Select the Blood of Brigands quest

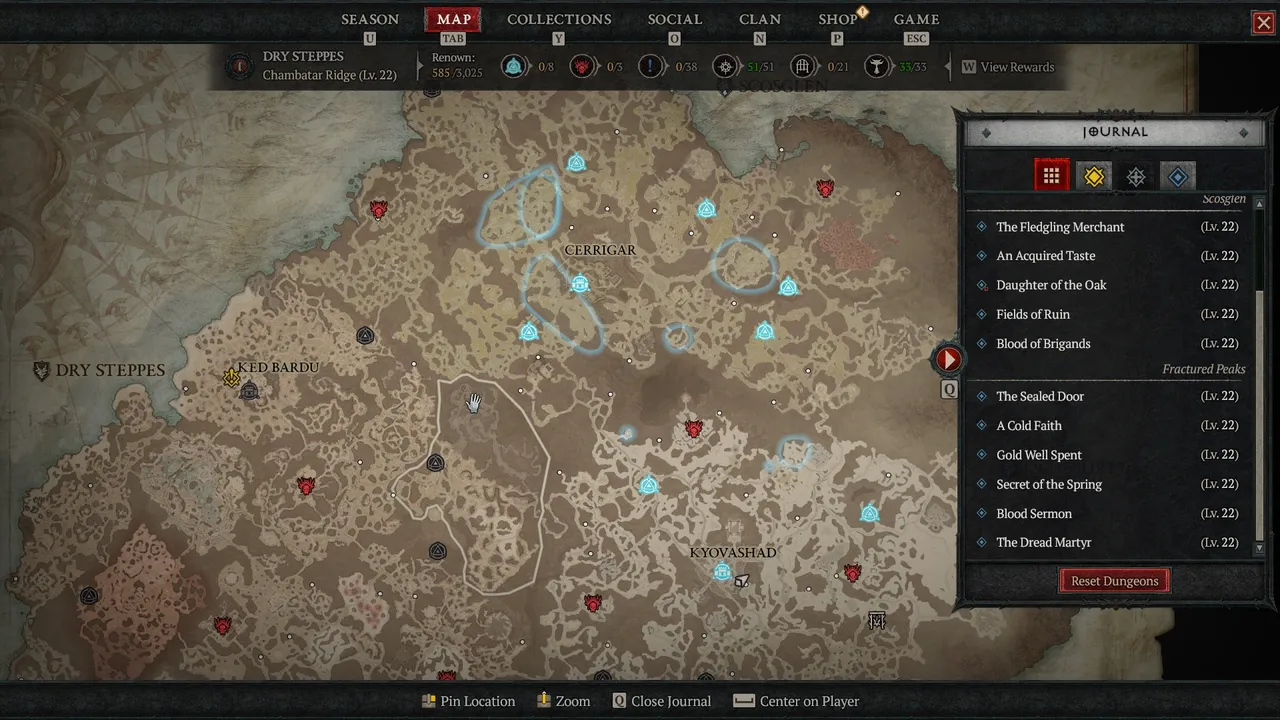[1043, 344]
